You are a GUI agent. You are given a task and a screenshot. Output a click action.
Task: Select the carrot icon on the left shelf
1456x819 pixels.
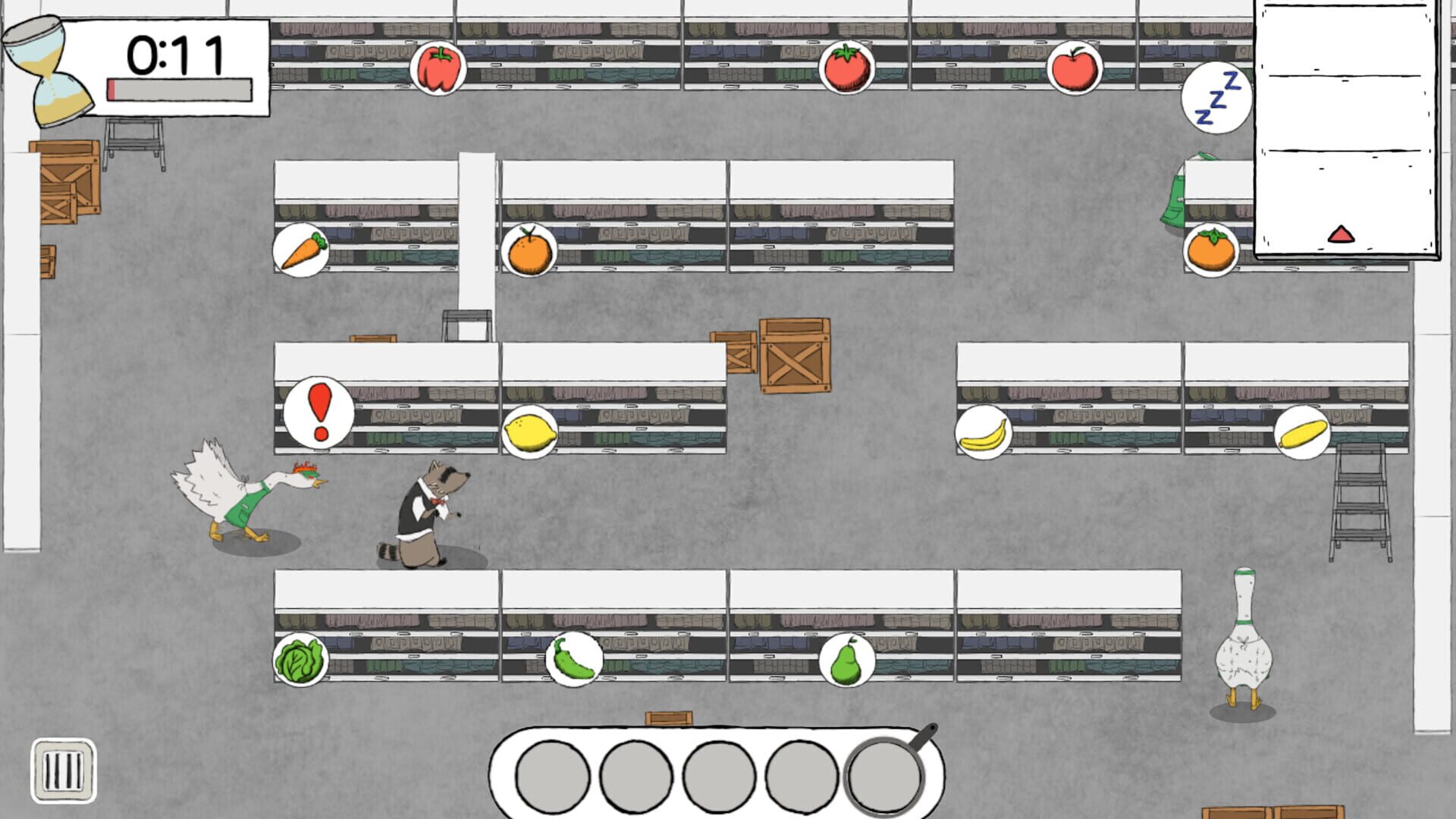(x=302, y=248)
